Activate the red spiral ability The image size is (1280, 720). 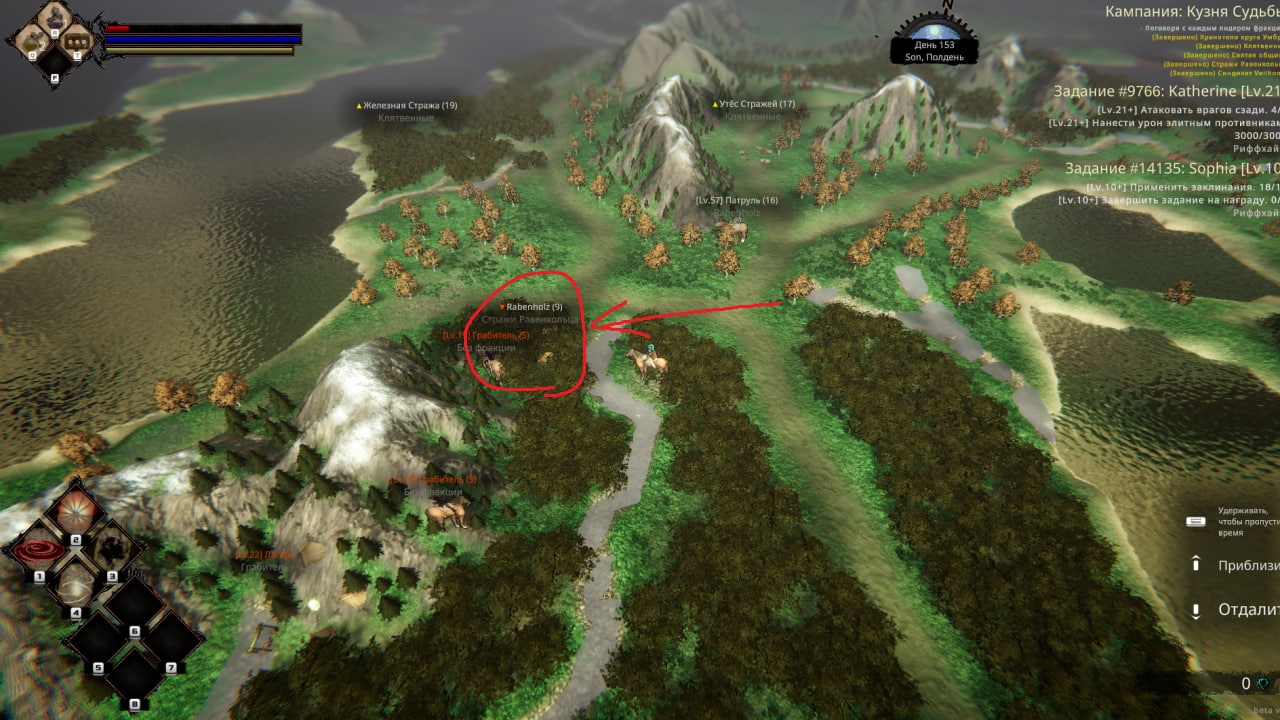click(x=40, y=552)
